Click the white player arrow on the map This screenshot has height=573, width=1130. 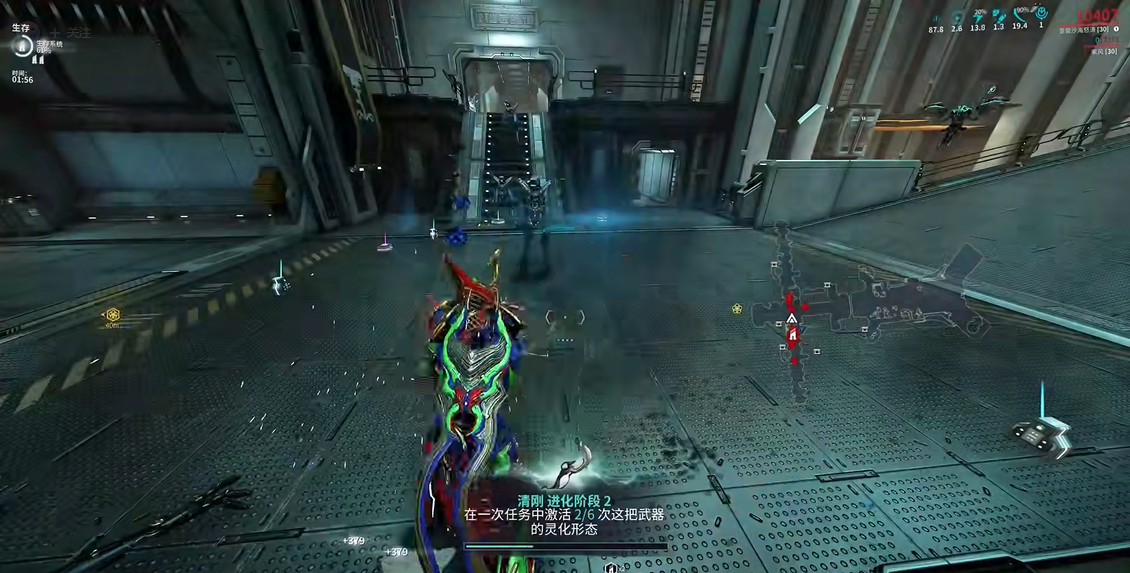click(791, 319)
